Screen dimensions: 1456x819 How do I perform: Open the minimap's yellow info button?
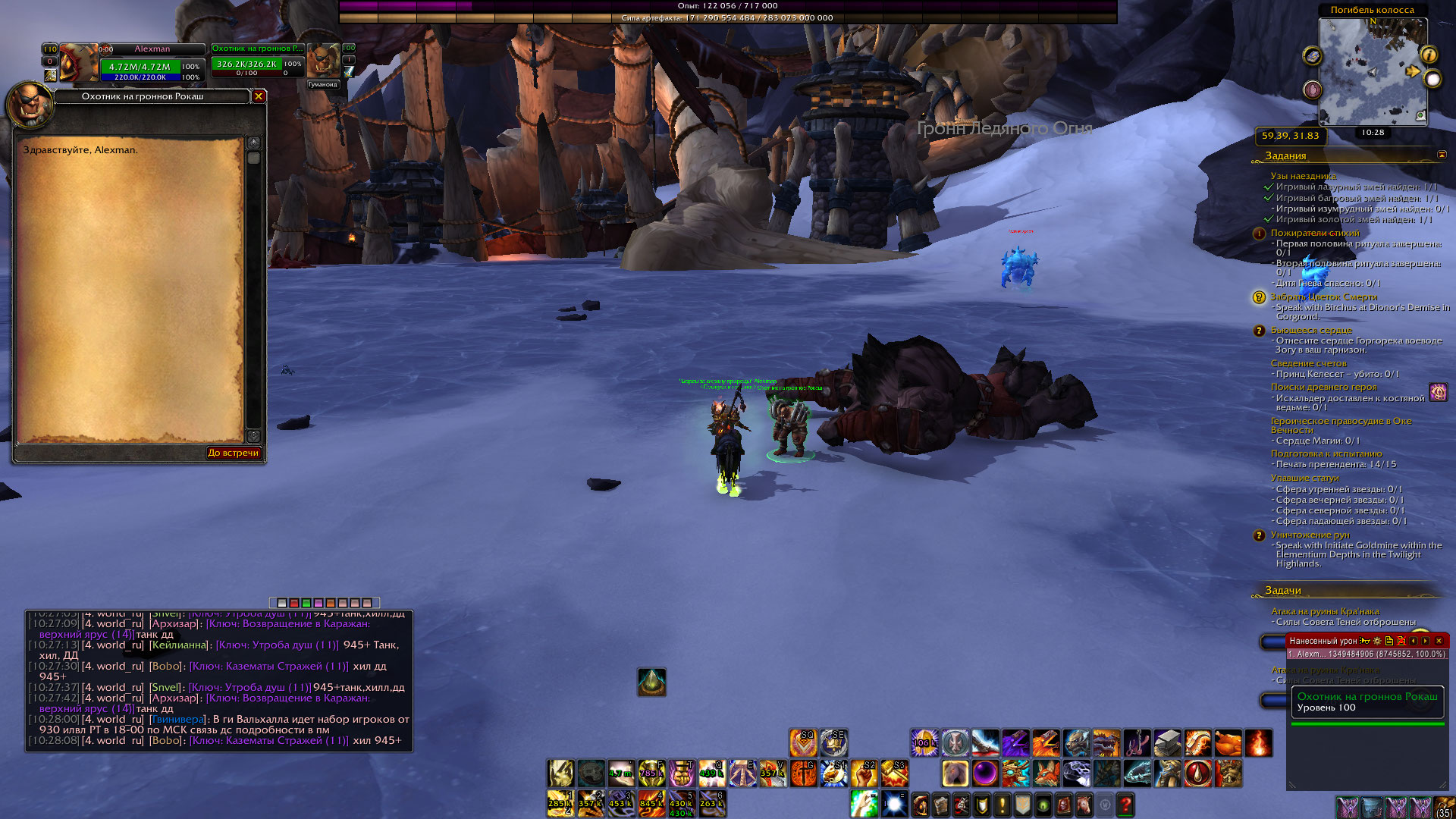click(1429, 55)
